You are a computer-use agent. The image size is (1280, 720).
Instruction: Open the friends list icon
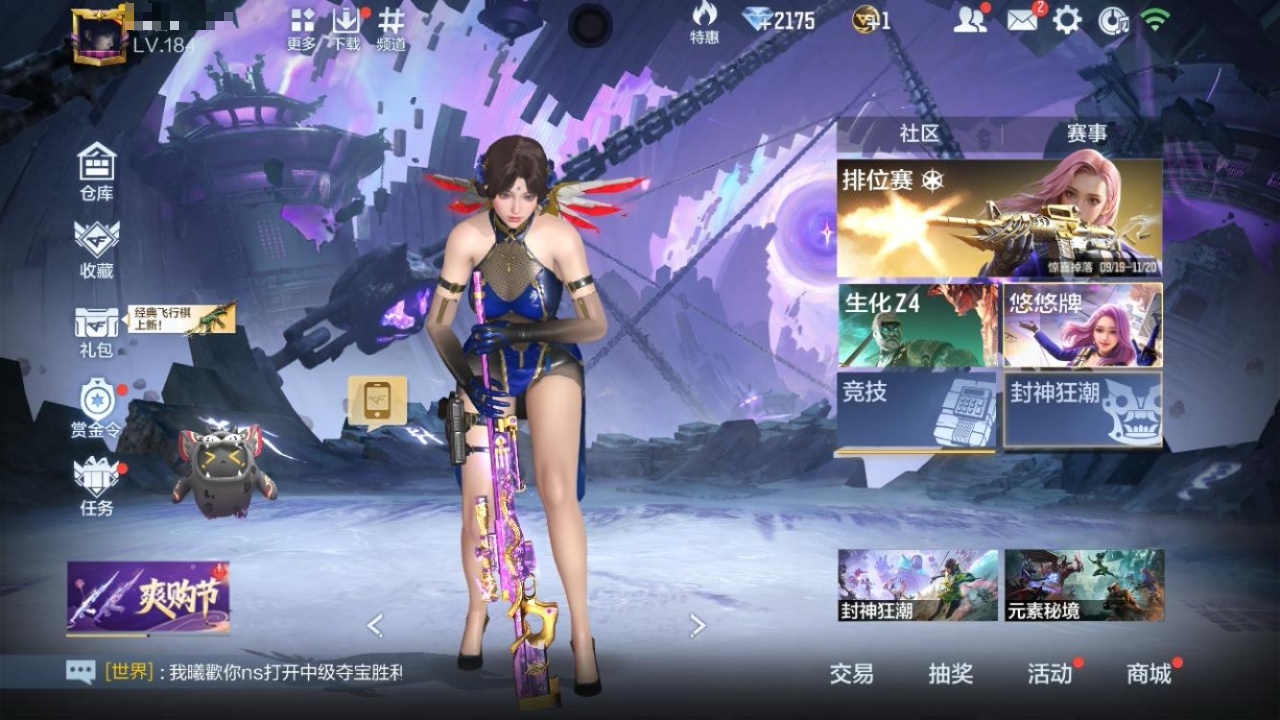969,20
